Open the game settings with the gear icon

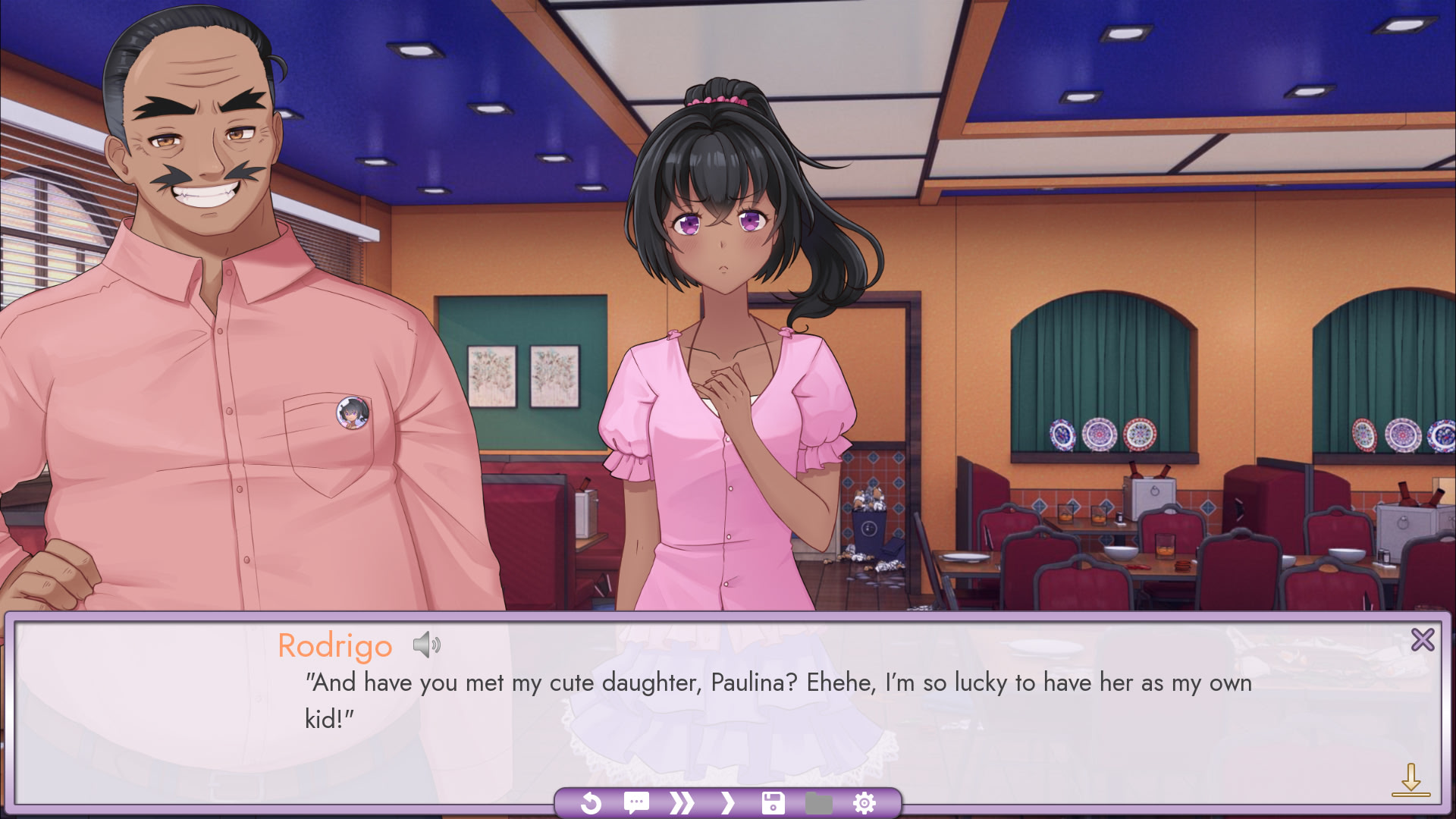coord(864,802)
